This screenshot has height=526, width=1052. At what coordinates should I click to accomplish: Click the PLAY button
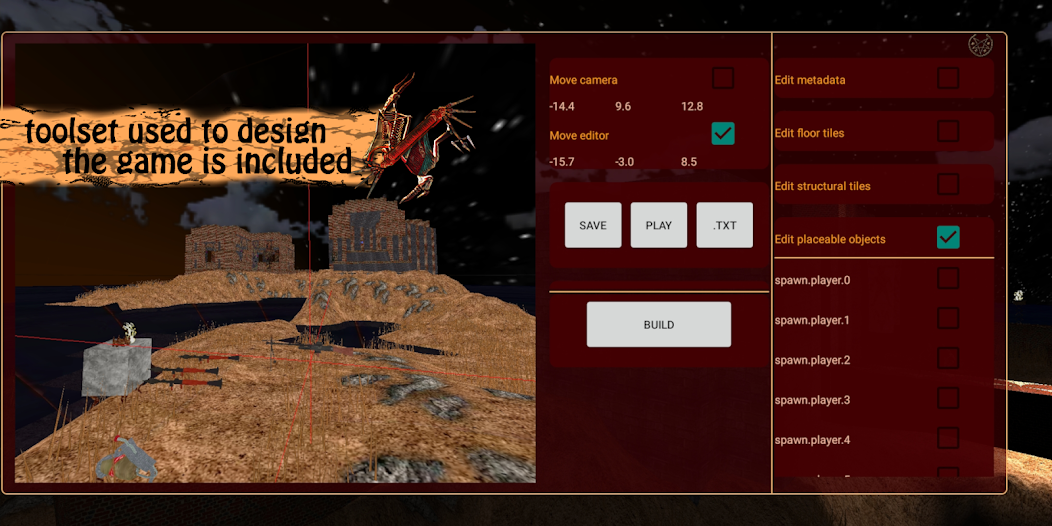(x=659, y=225)
